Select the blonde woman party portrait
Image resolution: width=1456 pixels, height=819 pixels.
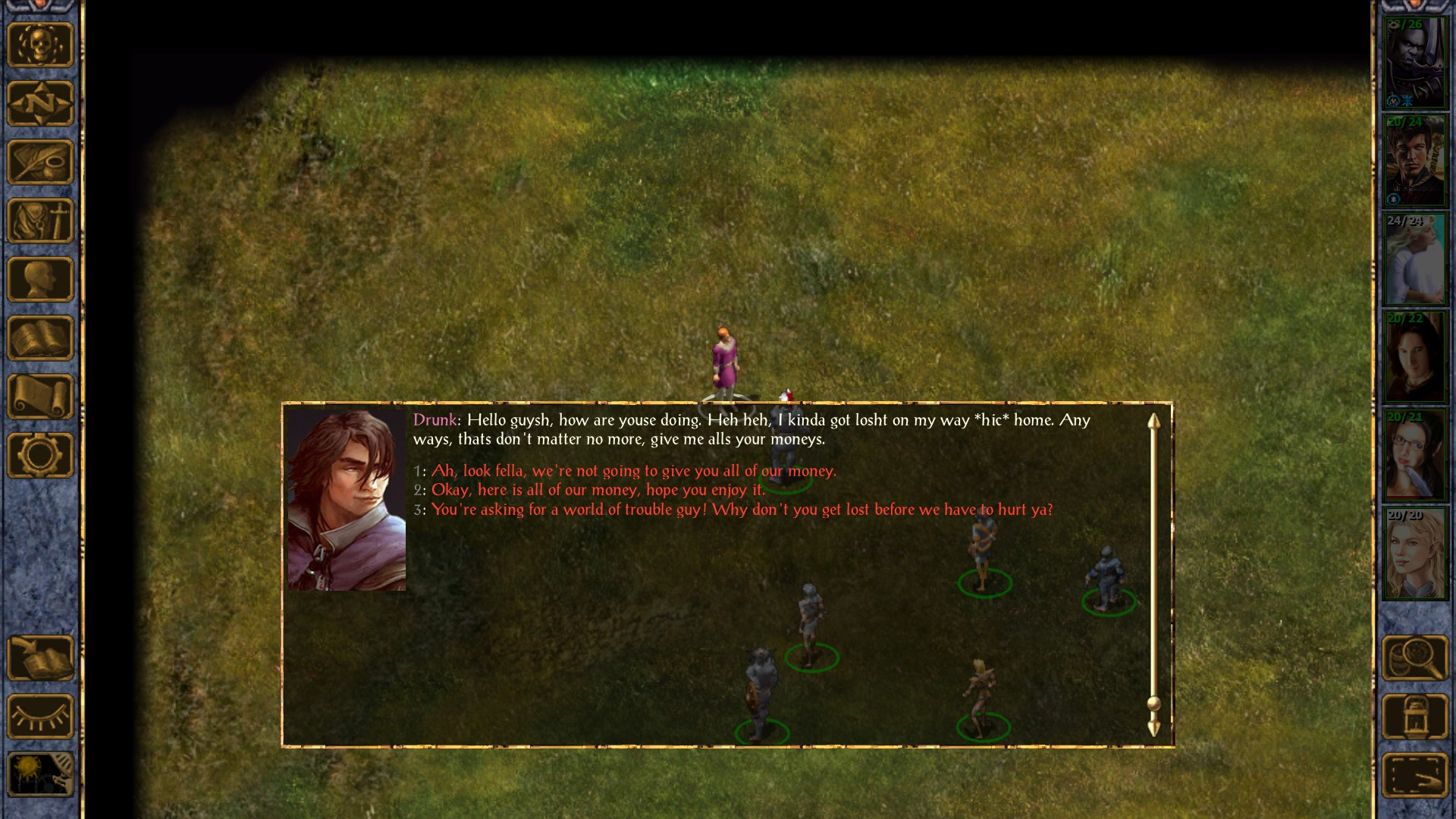coord(1415,554)
